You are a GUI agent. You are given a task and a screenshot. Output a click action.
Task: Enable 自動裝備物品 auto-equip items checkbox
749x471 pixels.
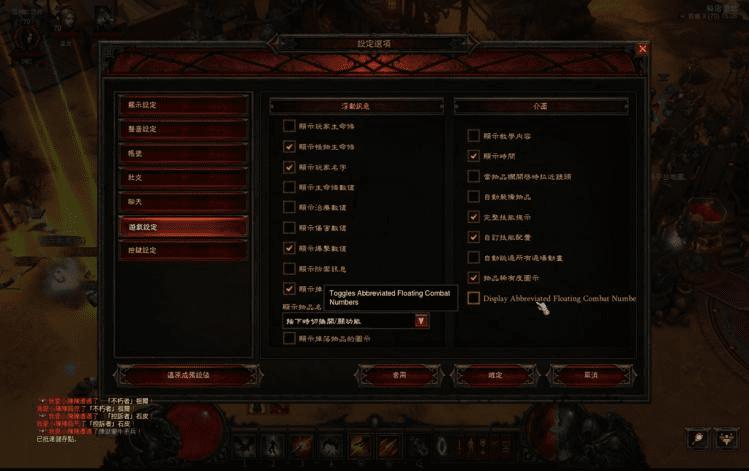[474, 196]
